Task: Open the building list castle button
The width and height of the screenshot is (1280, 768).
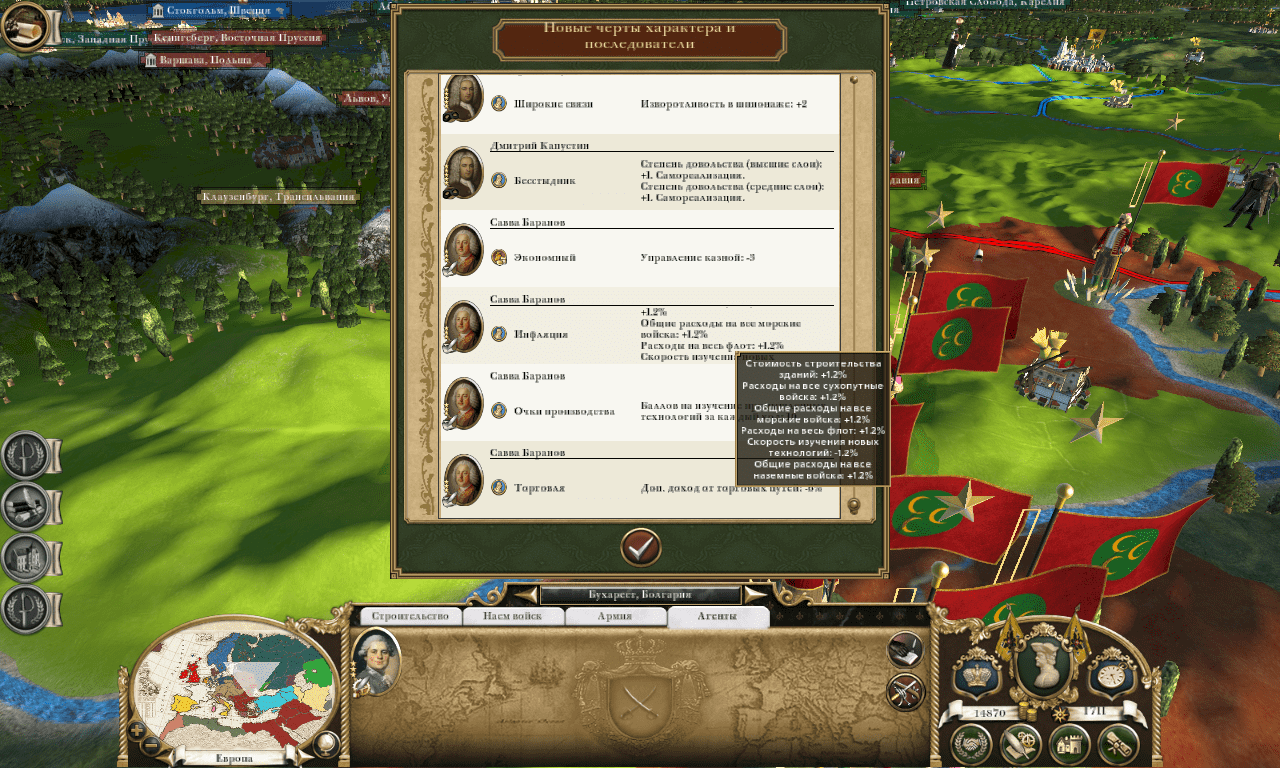Action: [x=1069, y=744]
